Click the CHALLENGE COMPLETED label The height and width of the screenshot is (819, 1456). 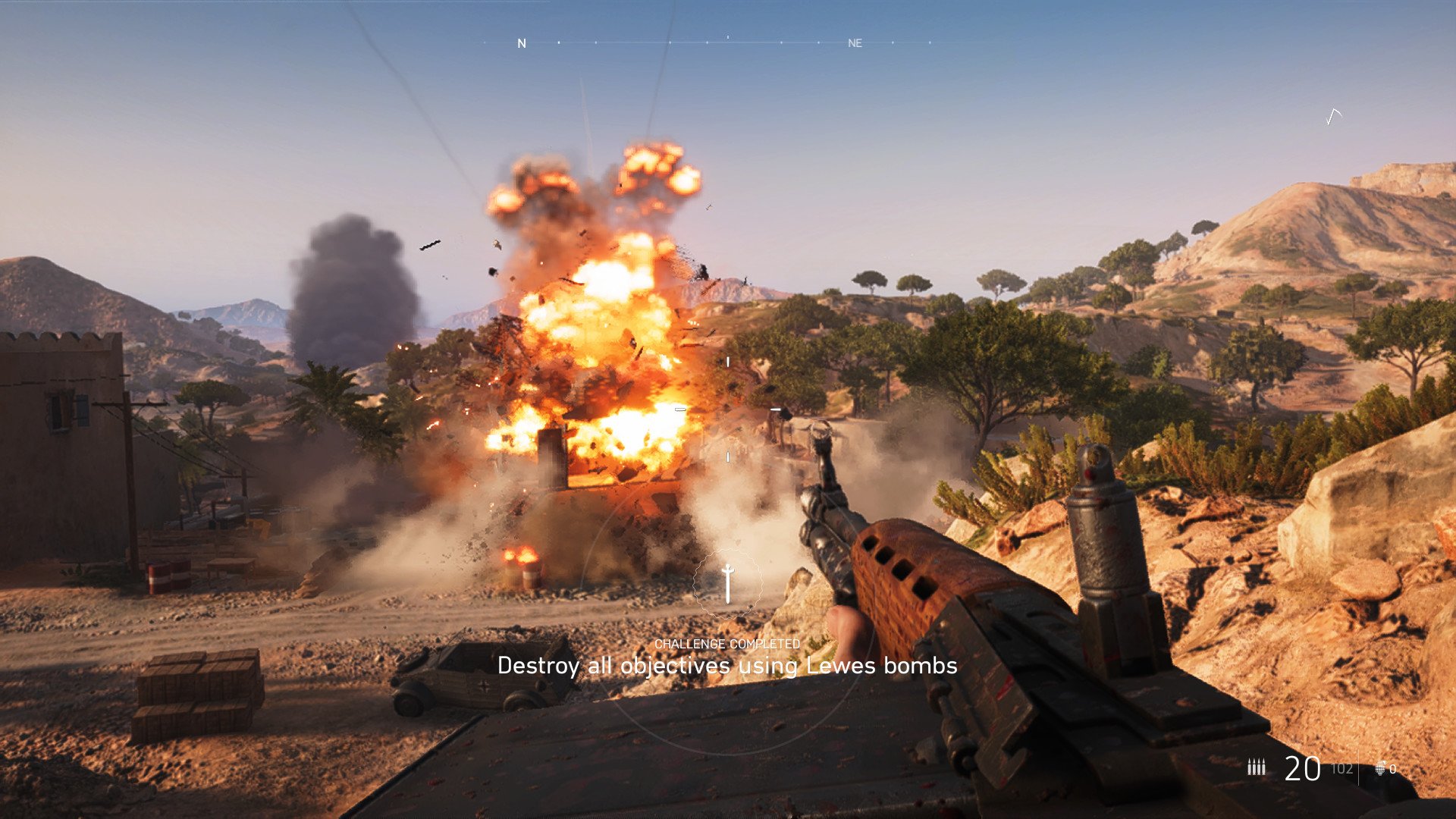pos(727,644)
